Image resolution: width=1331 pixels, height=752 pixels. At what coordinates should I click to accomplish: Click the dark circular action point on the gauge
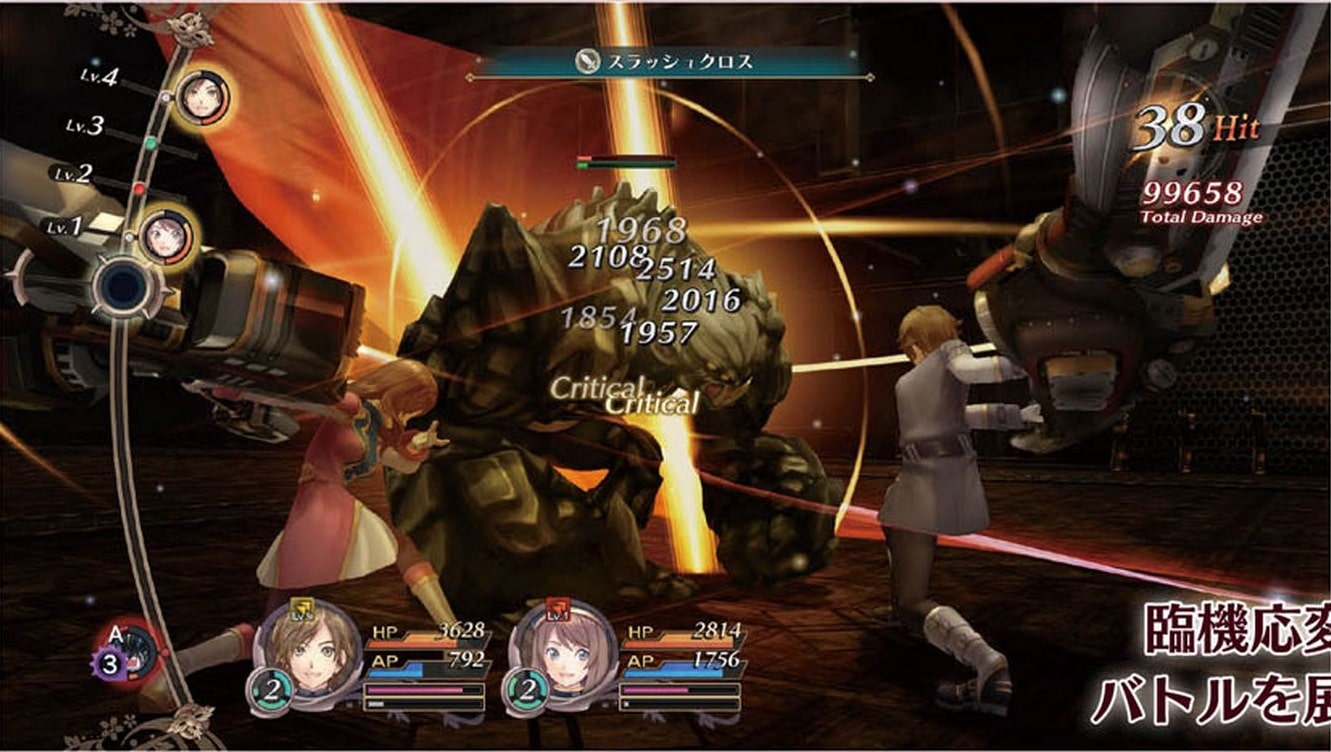[122, 288]
